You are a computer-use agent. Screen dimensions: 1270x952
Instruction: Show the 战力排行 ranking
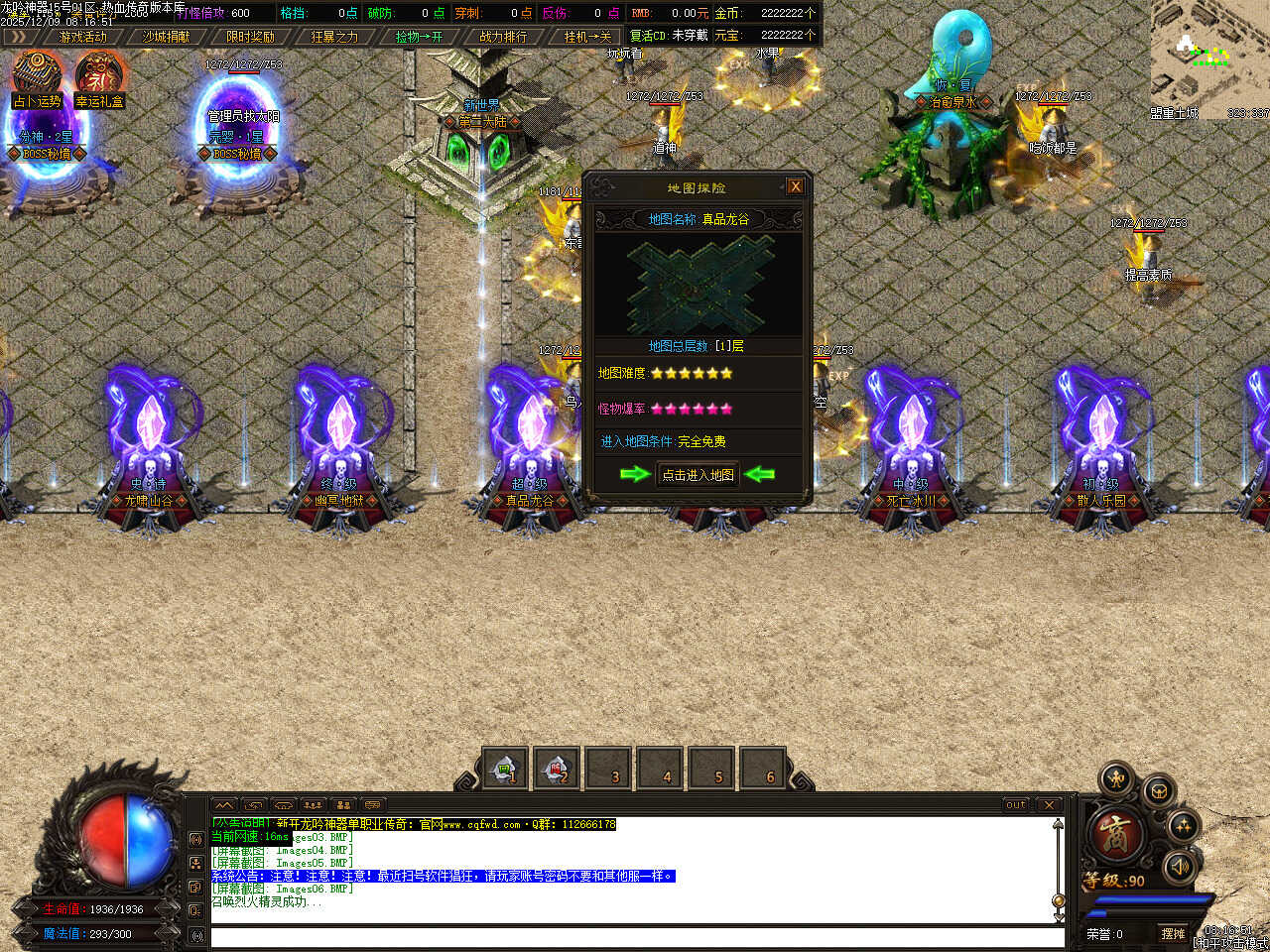pos(503,37)
